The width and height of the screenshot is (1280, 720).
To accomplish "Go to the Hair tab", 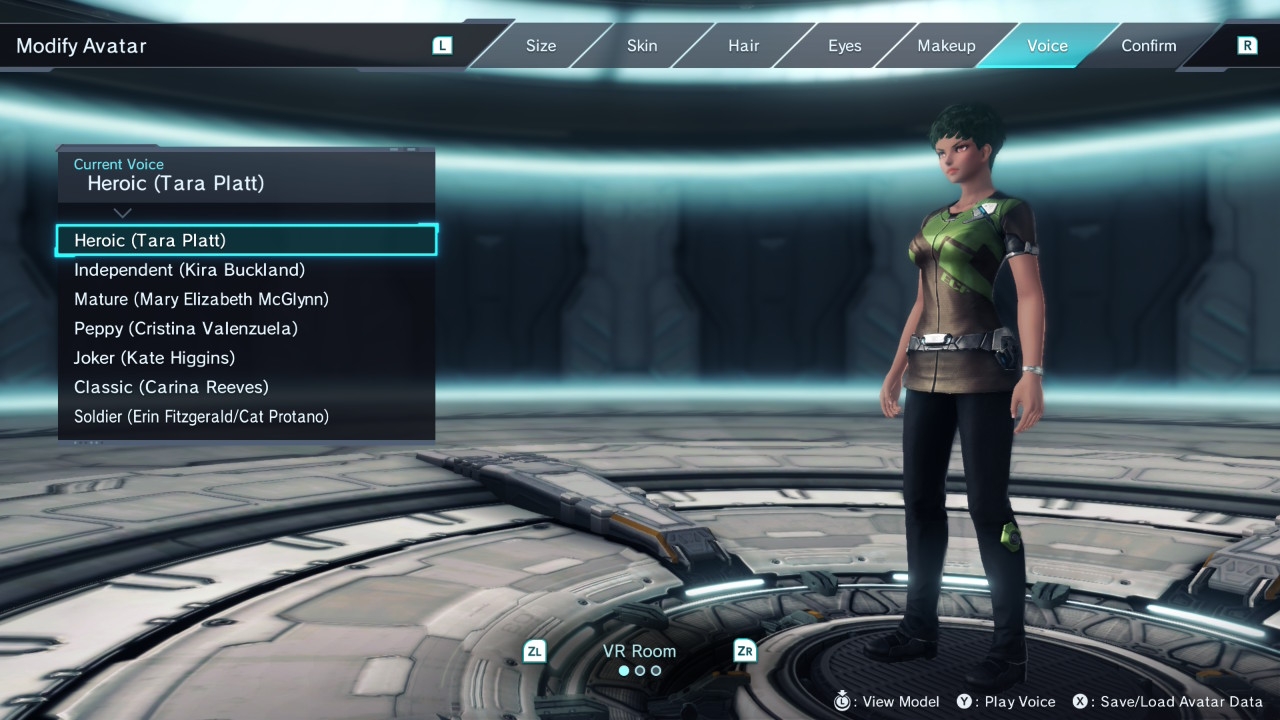I will (x=743, y=46).
